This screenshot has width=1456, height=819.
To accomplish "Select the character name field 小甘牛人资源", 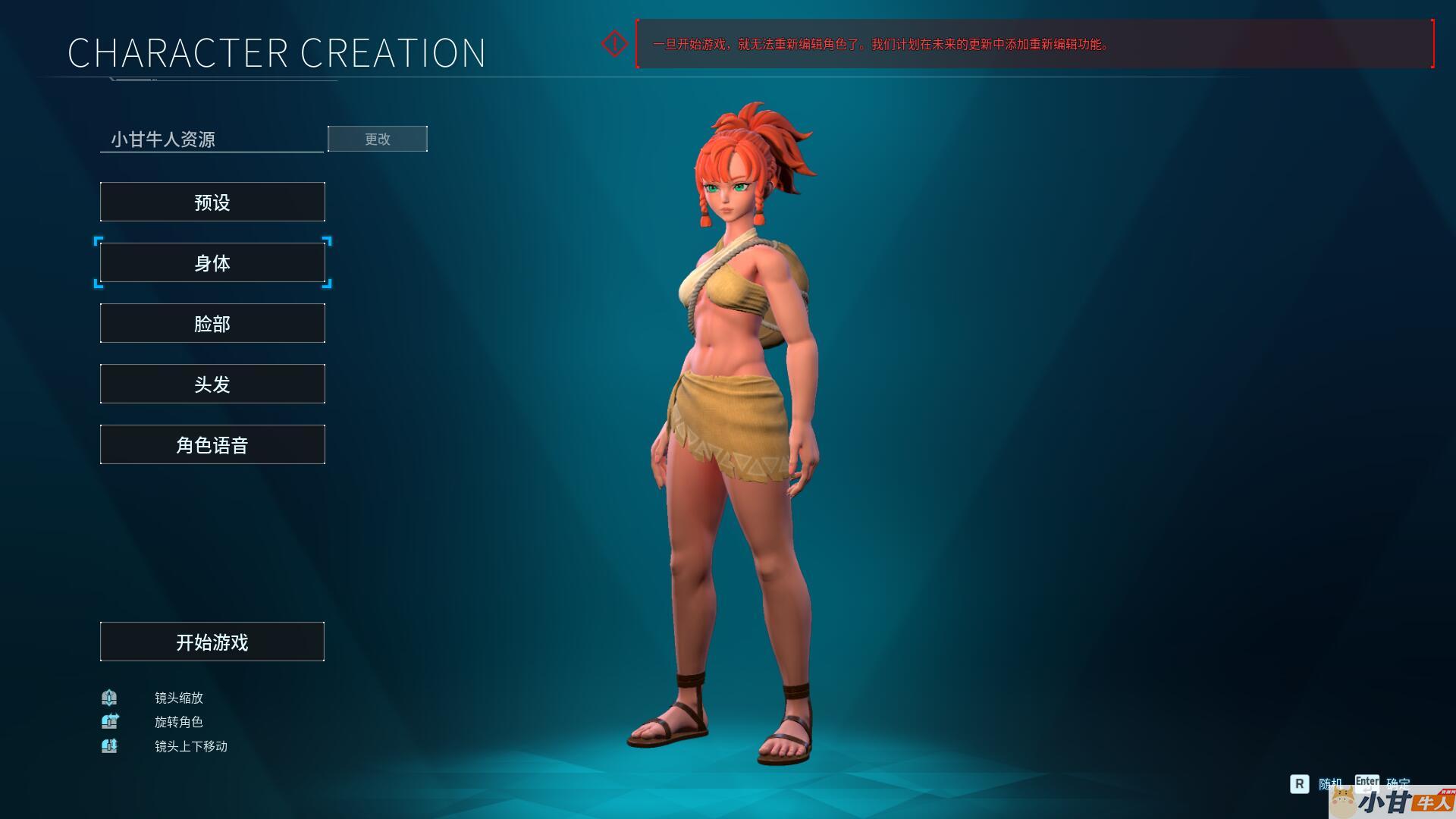I will click(x=212, y=140).
